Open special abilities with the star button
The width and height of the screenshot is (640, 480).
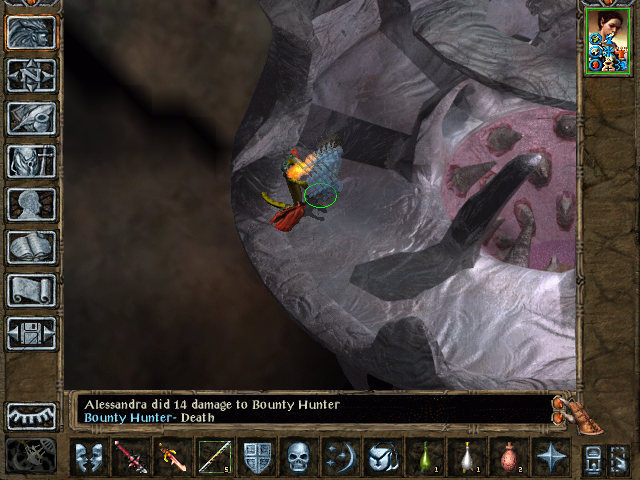(x=550, y=457)
